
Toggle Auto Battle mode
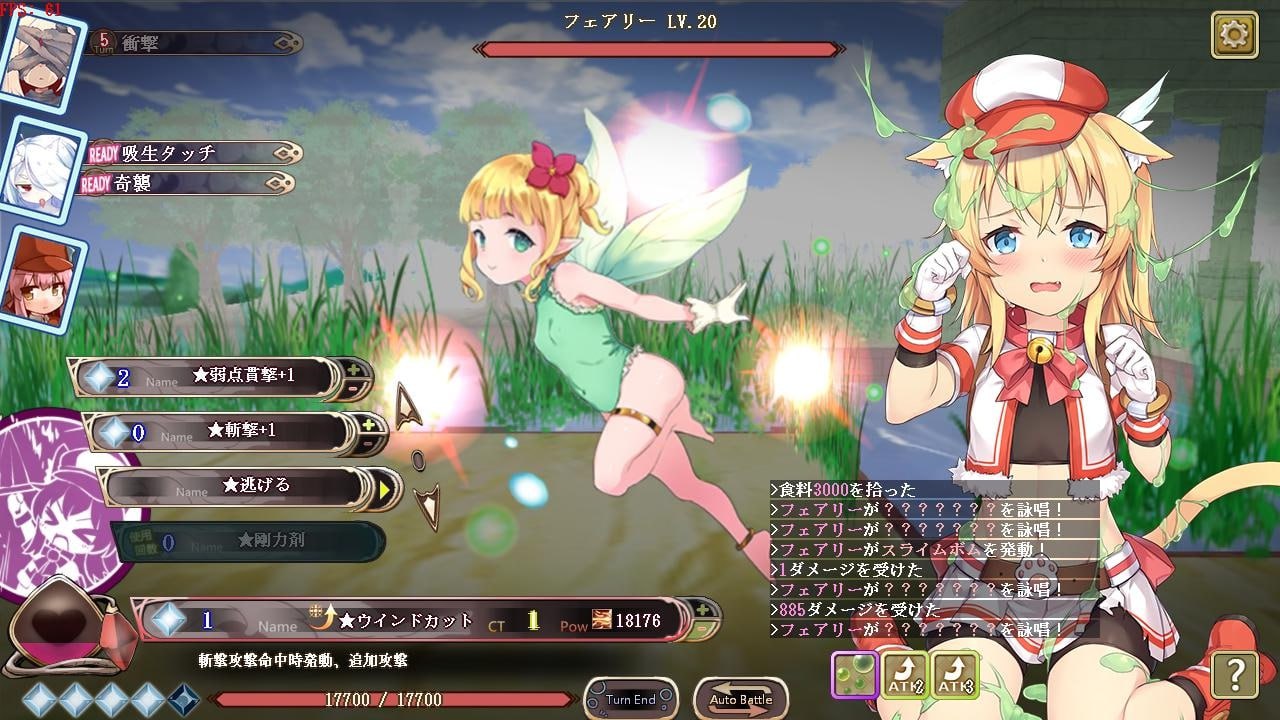coord(740,699)
